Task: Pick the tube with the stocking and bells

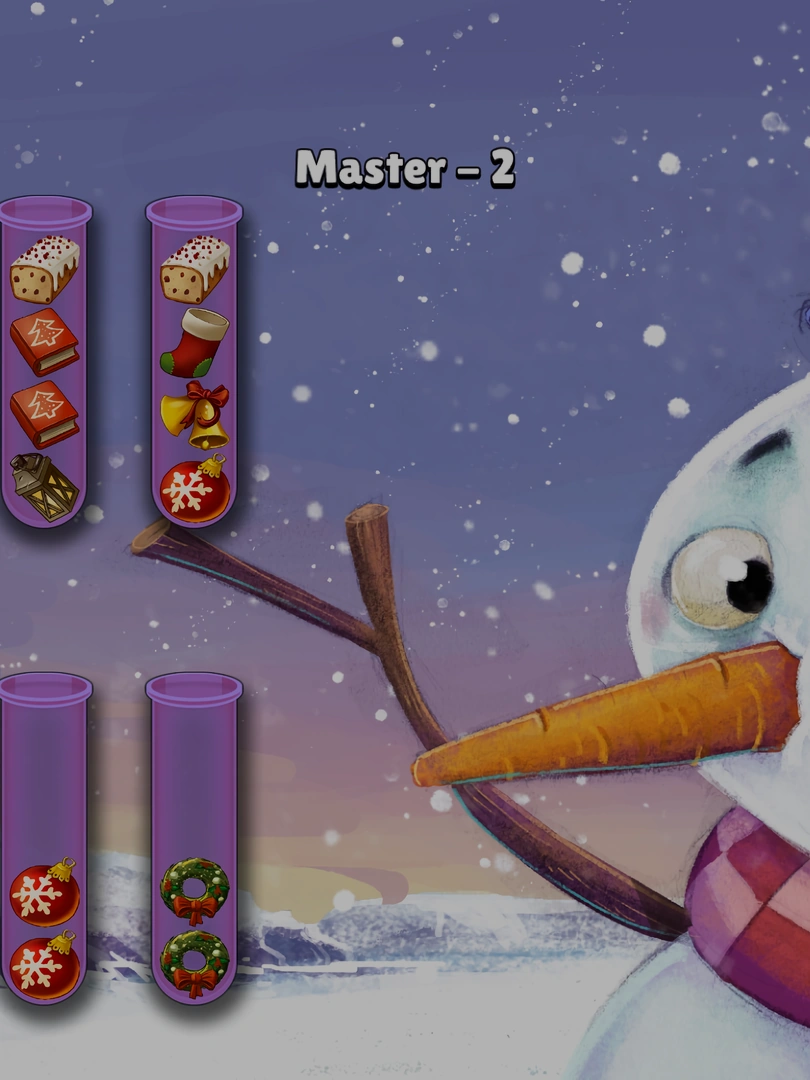Action: click(195, 362)
